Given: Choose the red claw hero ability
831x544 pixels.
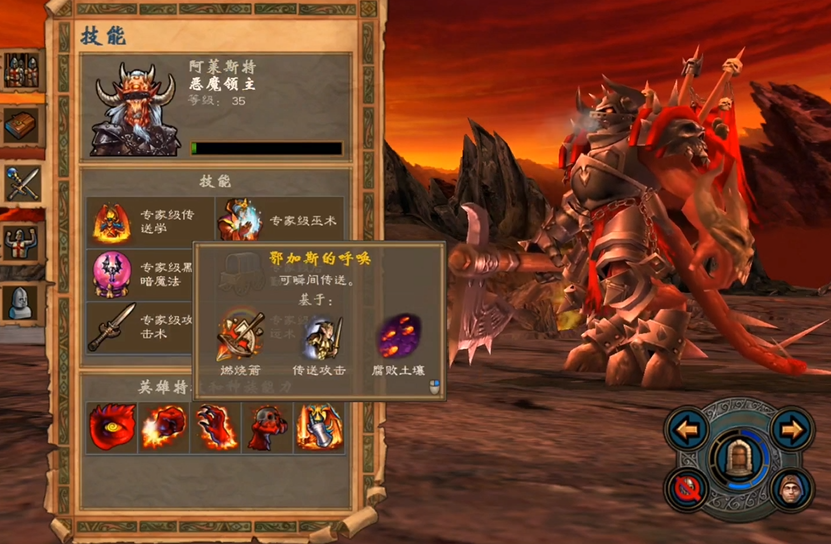Looking at the screenshot, I should (215, 428).
